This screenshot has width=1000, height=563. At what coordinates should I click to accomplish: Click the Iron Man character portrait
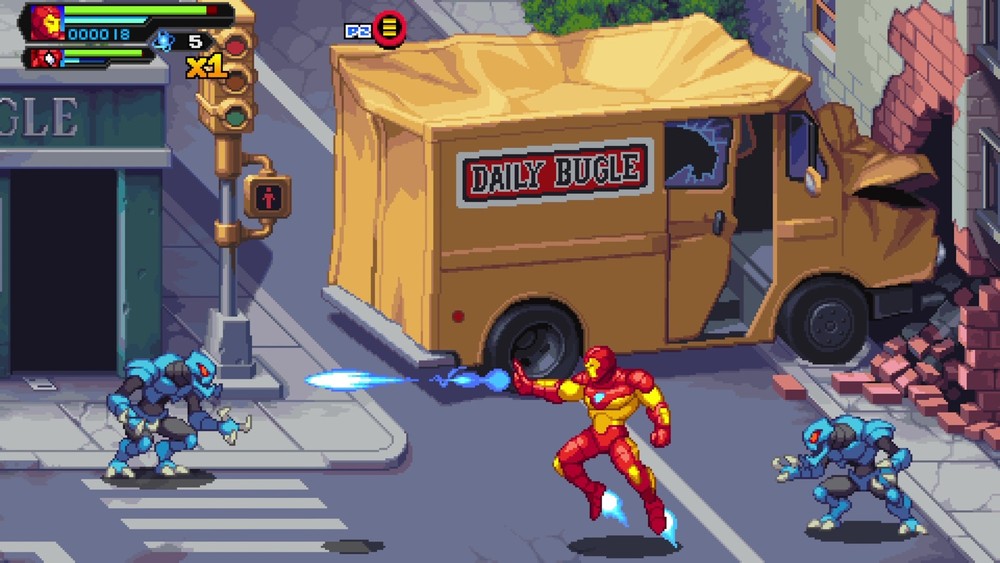tap(46, 22)
